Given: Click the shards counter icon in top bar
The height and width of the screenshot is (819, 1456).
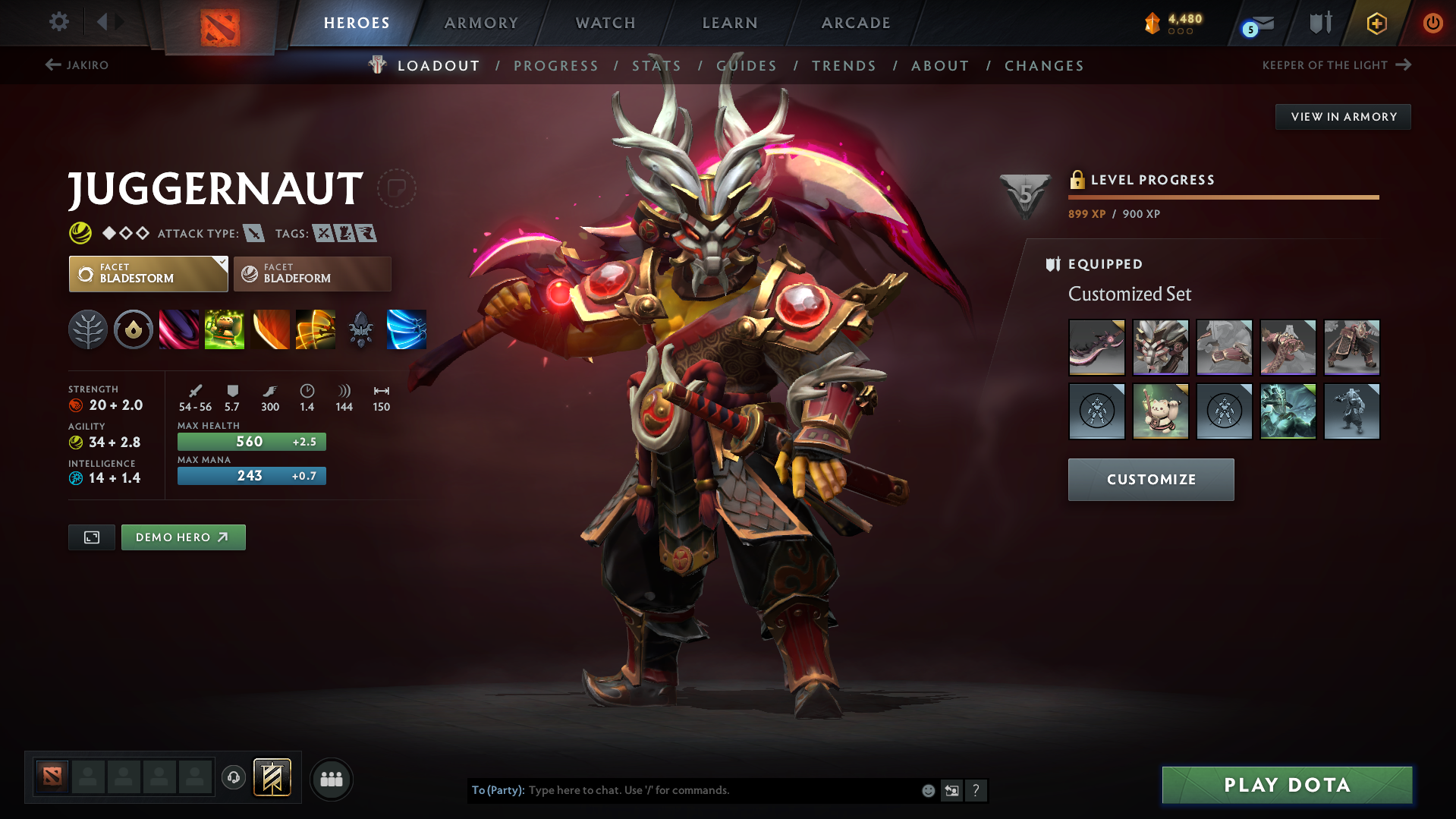Looking at the screenshot, I should click(x=1153, y=23).
